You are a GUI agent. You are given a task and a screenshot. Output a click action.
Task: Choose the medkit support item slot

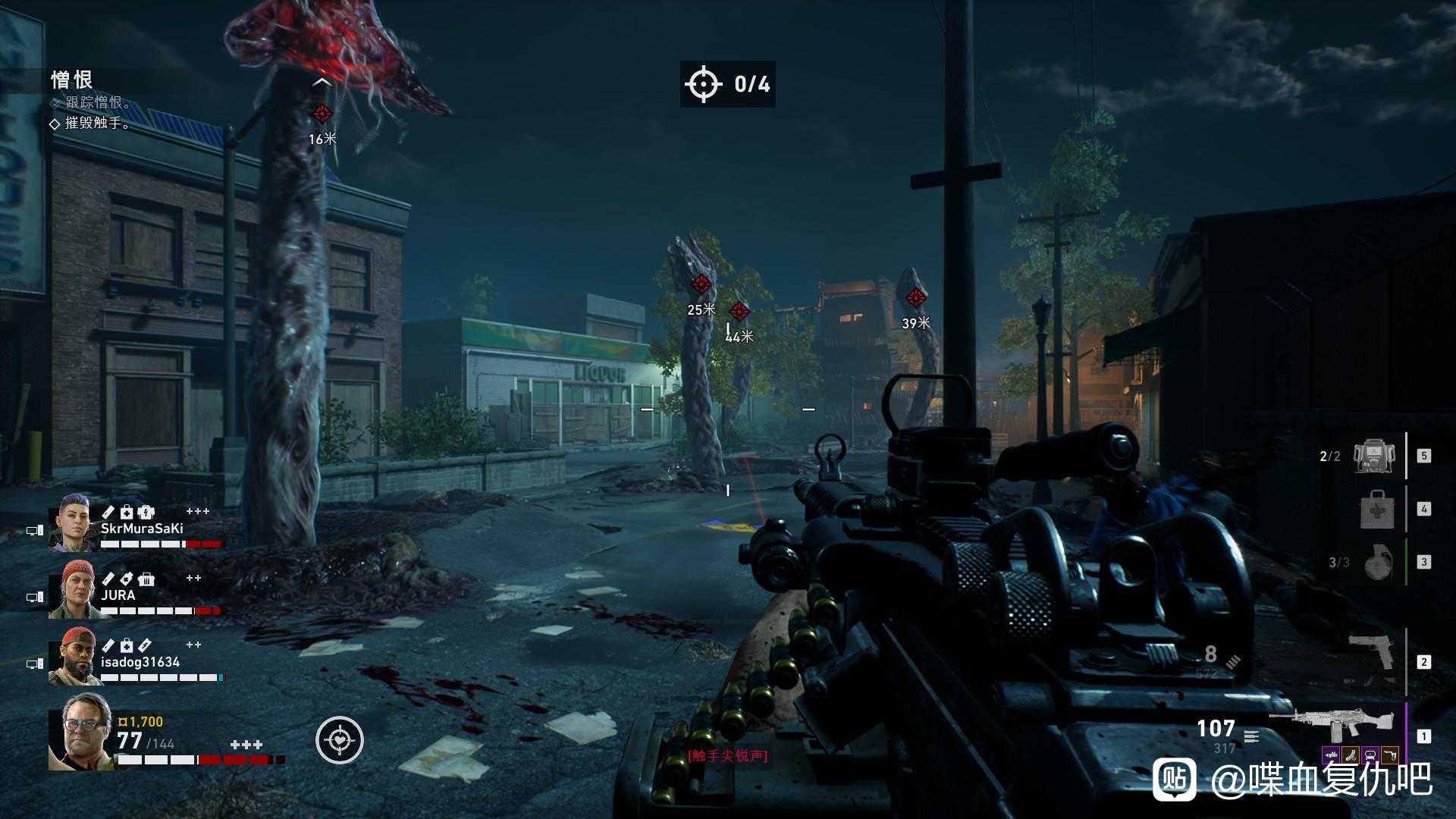click(x=1378, y=509)
